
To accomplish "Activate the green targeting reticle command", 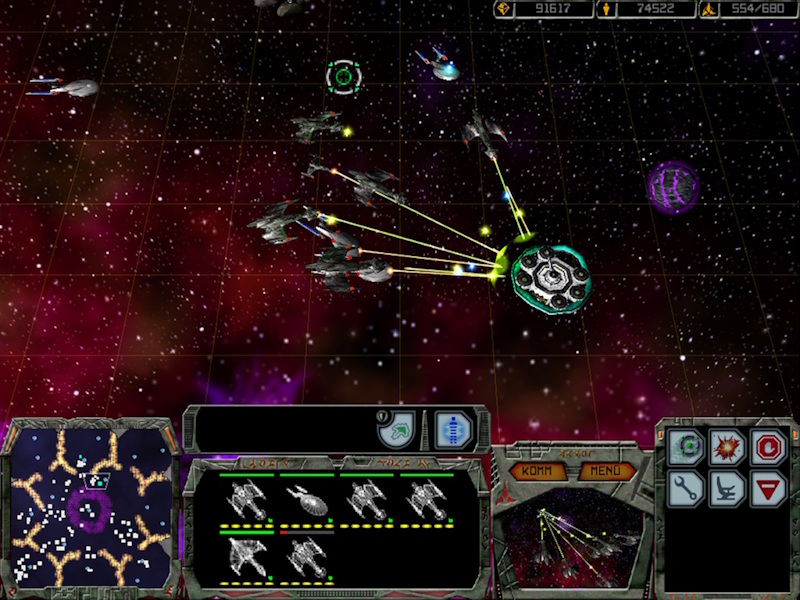I will click(687, 447).
